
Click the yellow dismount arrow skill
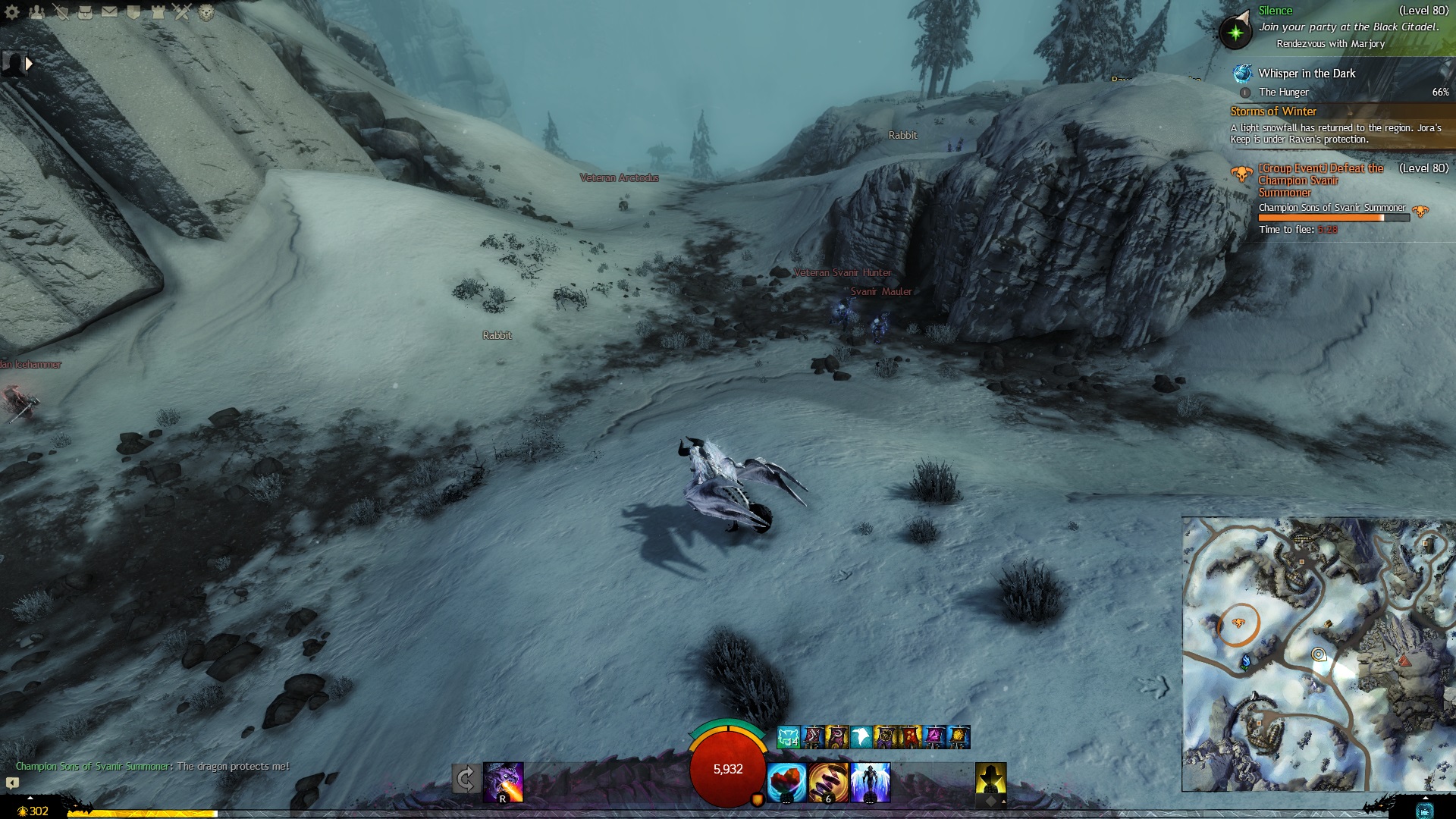pyautogui.click(x=990, y=782)
